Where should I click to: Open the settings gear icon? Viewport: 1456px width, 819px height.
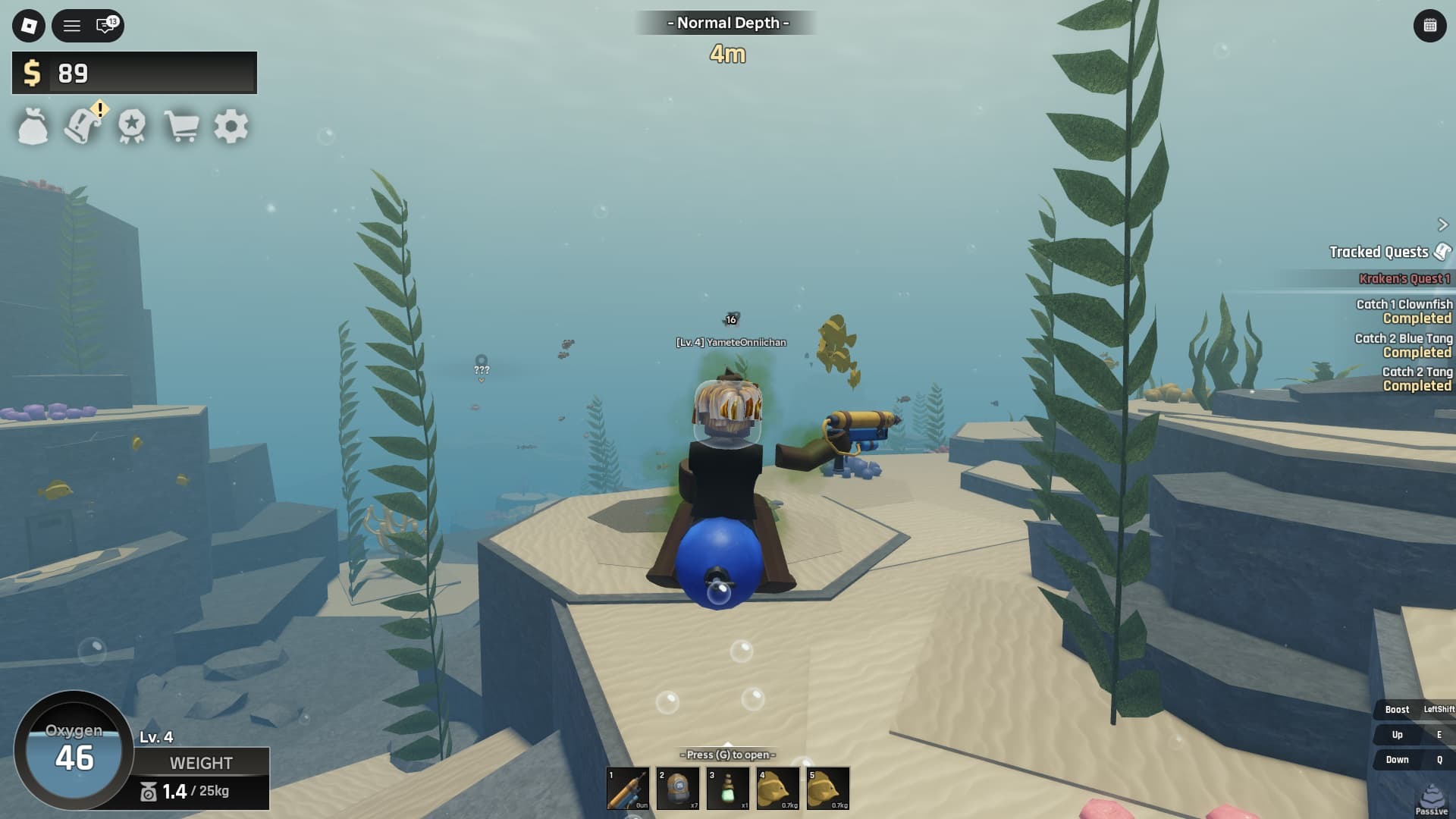[x=231, y=127]
